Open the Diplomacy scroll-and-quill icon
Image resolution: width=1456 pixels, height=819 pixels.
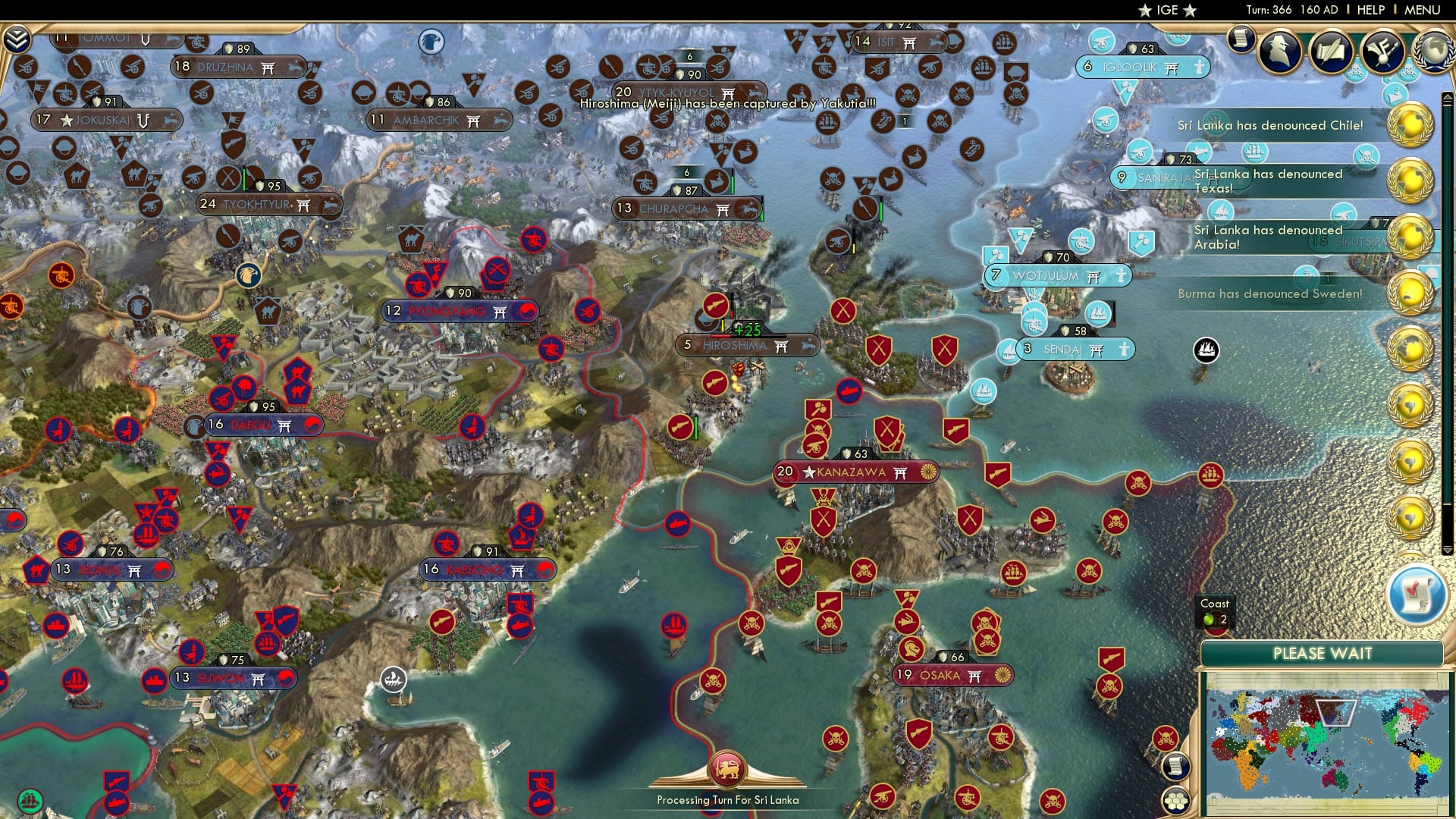click(x=1332, y=52)
